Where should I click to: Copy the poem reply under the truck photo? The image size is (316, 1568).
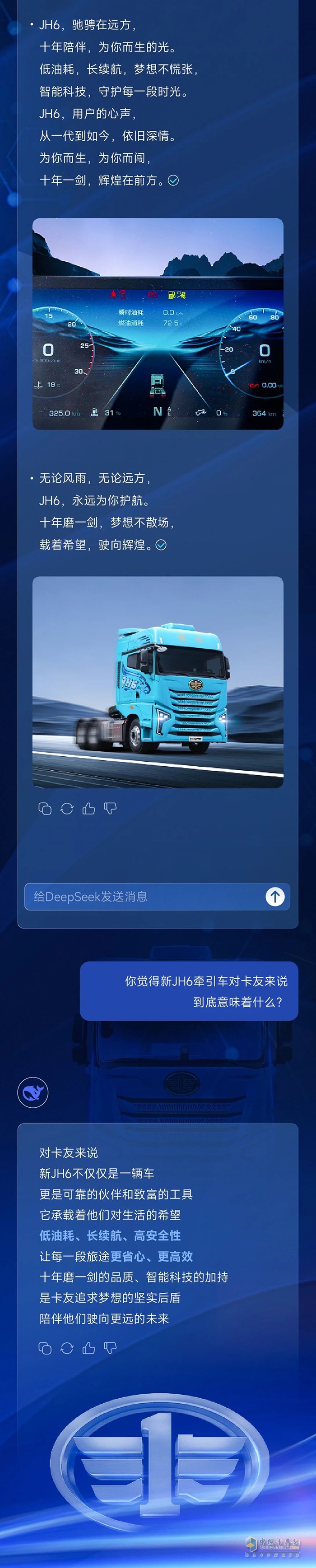[x=45, y=808]
